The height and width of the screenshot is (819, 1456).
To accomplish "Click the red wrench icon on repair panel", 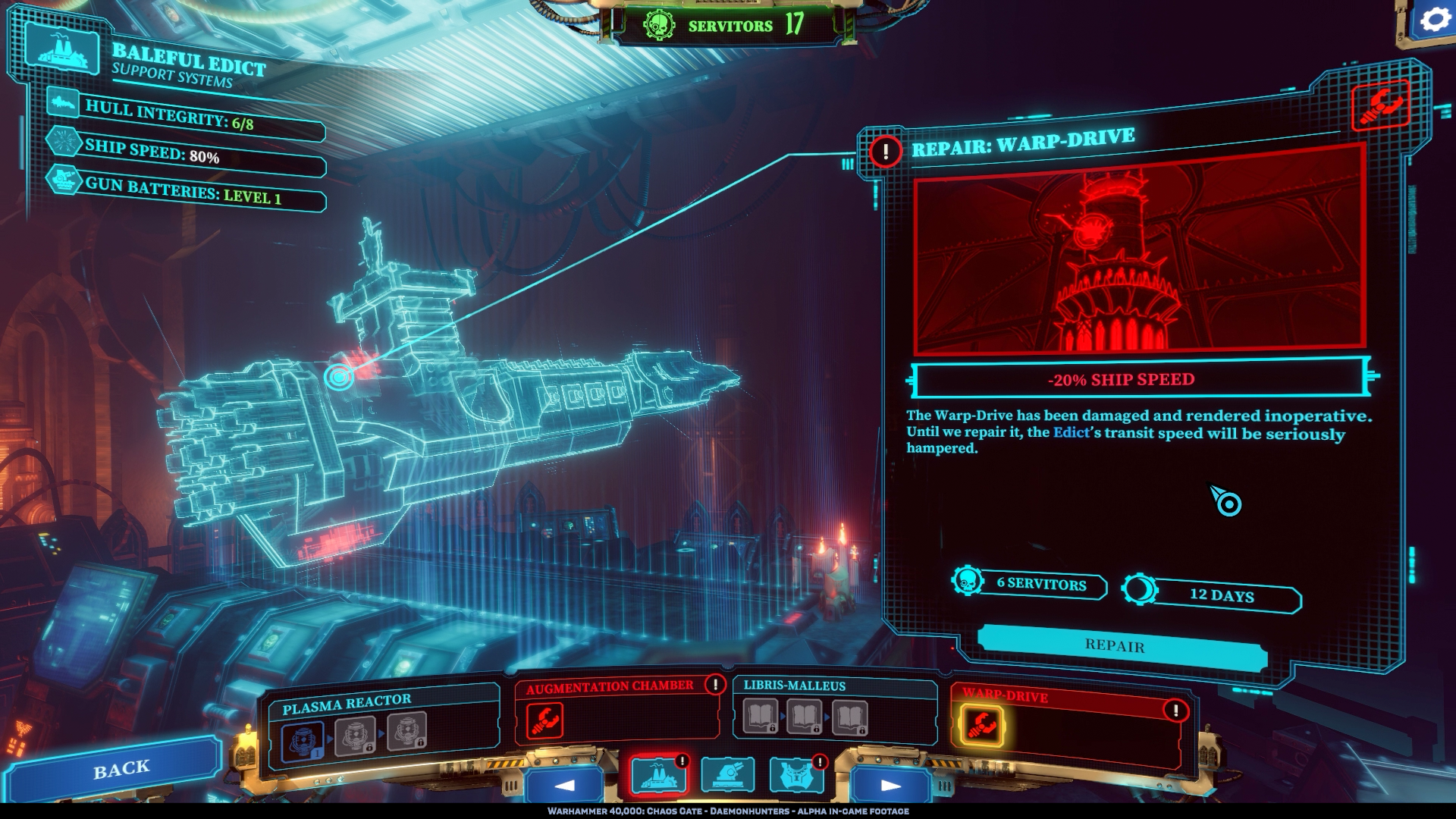I will click(1379, 105).
